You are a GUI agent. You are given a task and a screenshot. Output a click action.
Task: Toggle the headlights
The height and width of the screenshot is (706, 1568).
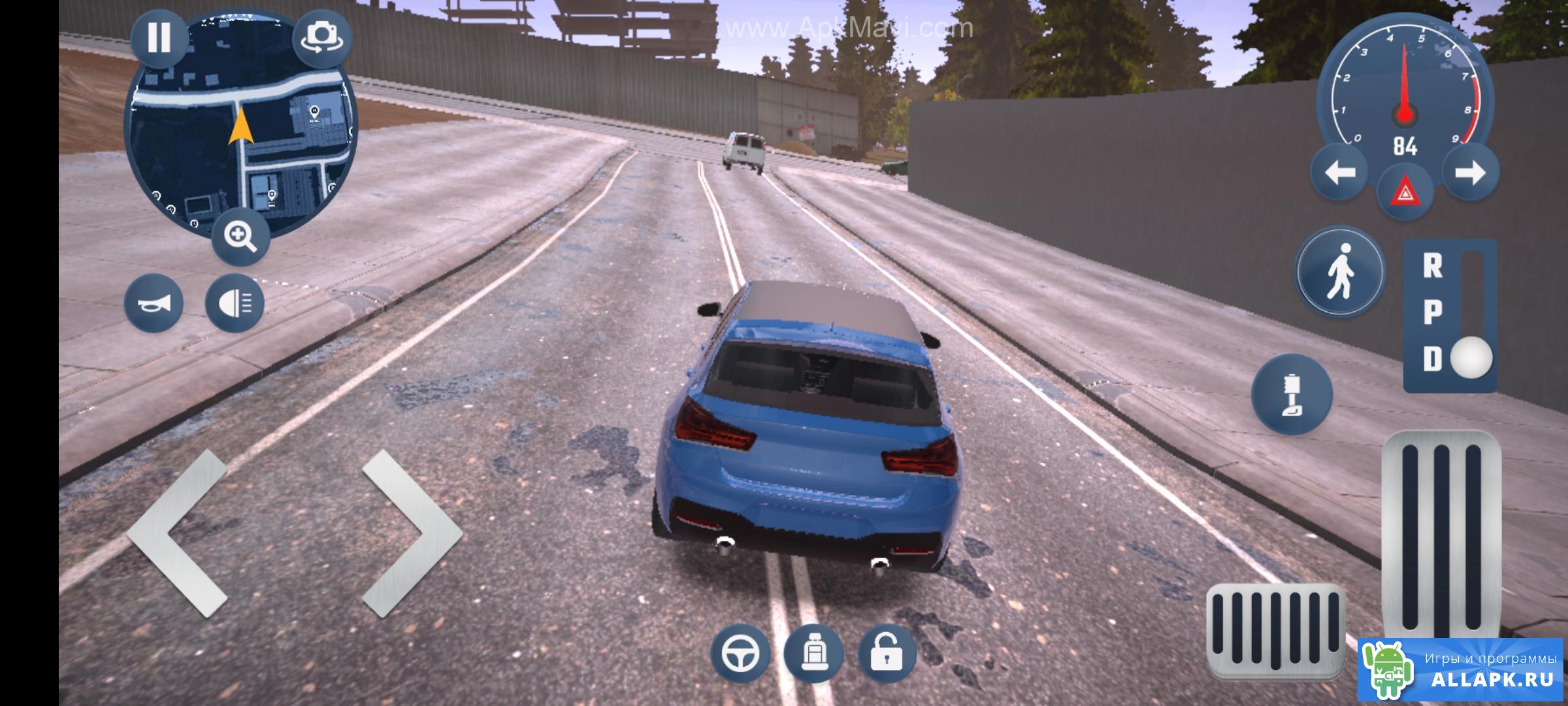(235, 303)
